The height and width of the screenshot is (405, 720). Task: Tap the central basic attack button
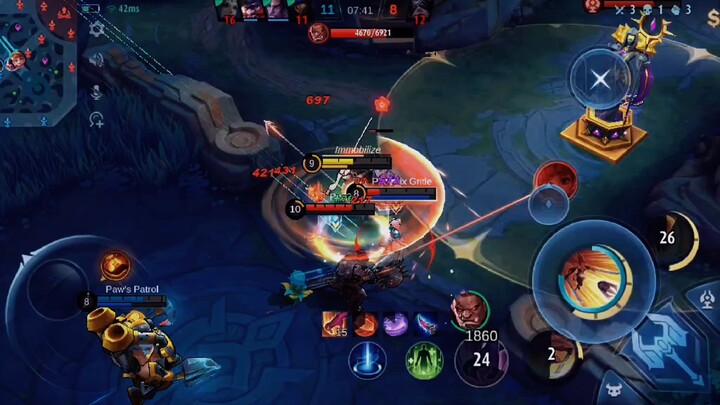(585, 275)
